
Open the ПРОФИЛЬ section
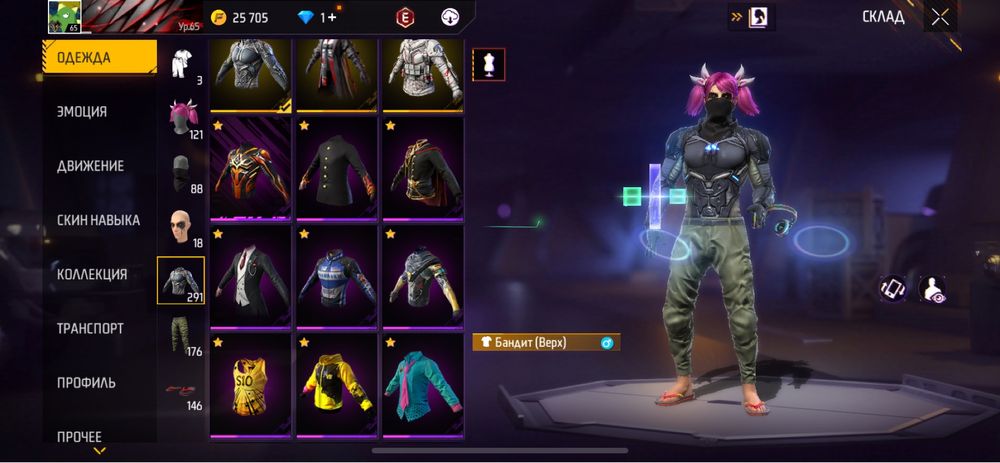[x=86, y=382]
